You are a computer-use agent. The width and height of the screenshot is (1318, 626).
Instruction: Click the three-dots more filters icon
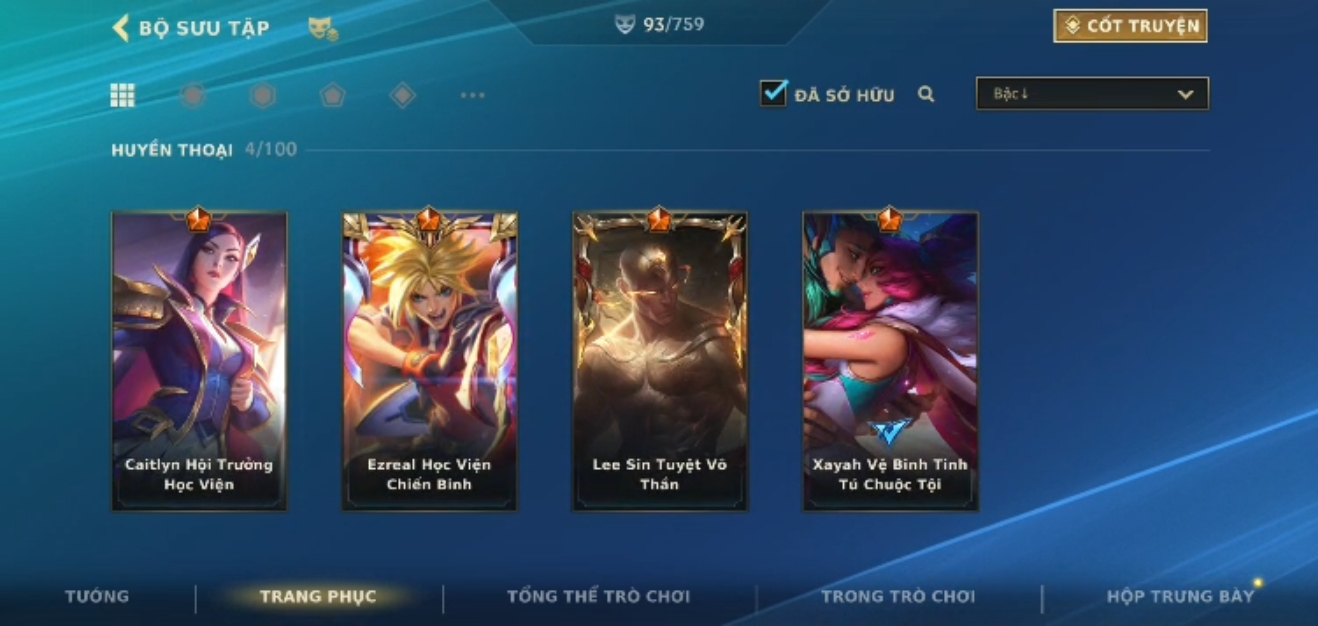(472, 95)
